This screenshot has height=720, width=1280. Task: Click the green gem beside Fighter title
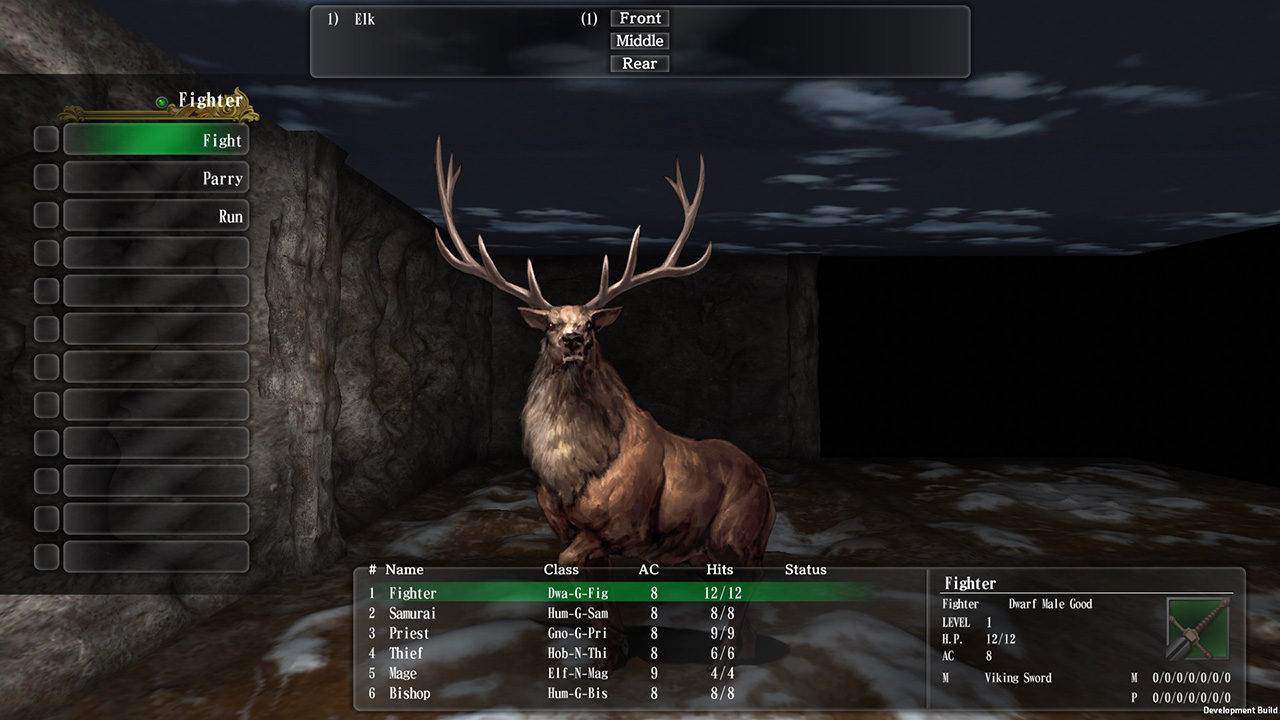point(163,100)
